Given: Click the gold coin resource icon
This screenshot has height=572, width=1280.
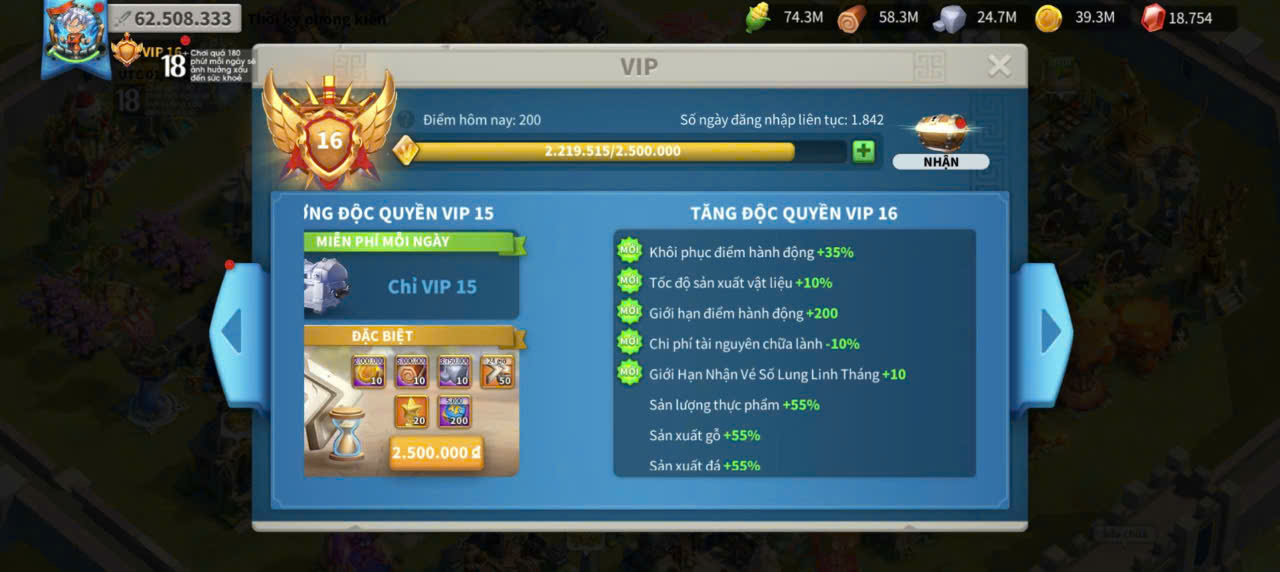Looking at the screenshot, I should 1048,18.
